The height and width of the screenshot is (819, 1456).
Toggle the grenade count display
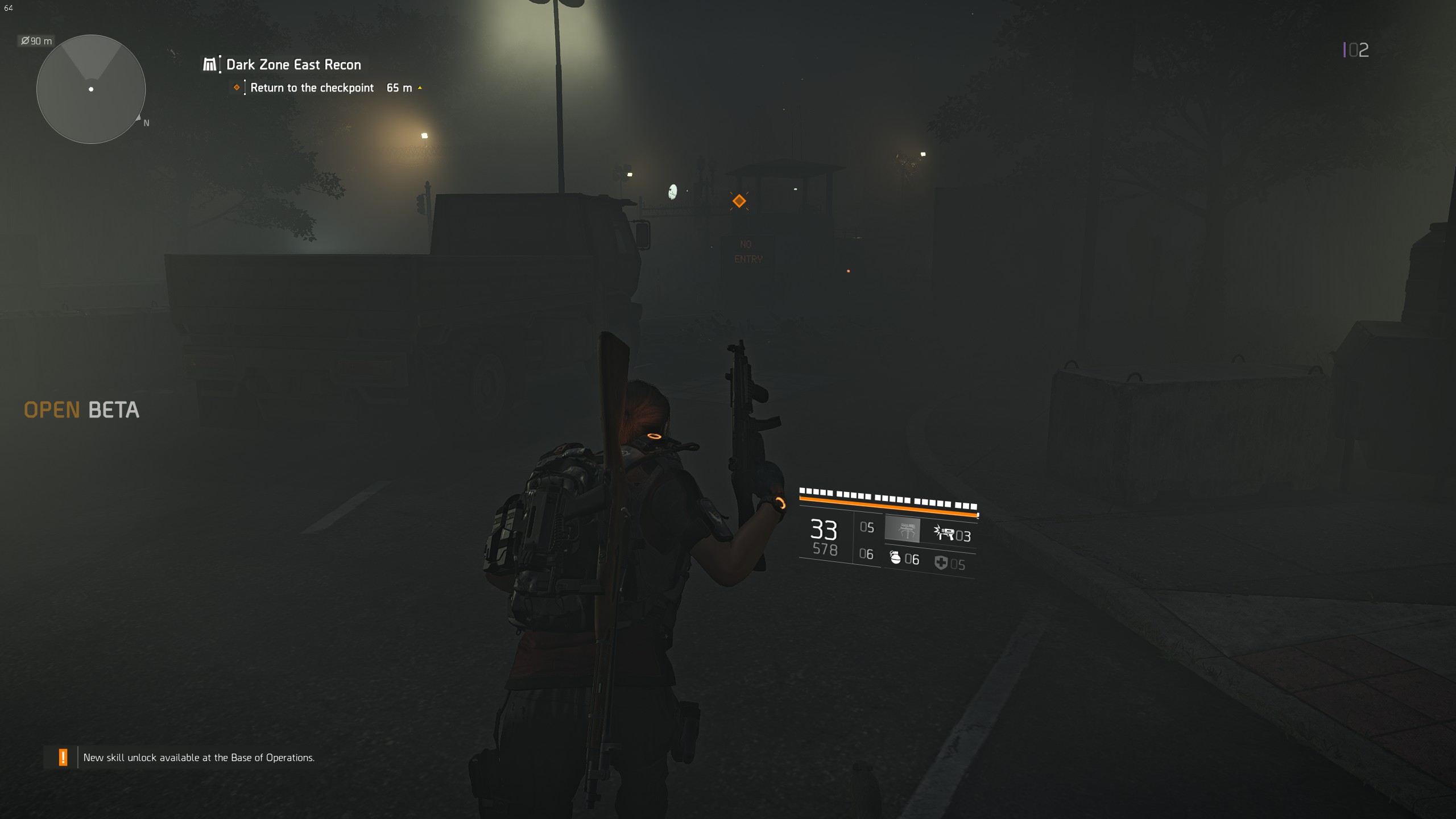913,560
